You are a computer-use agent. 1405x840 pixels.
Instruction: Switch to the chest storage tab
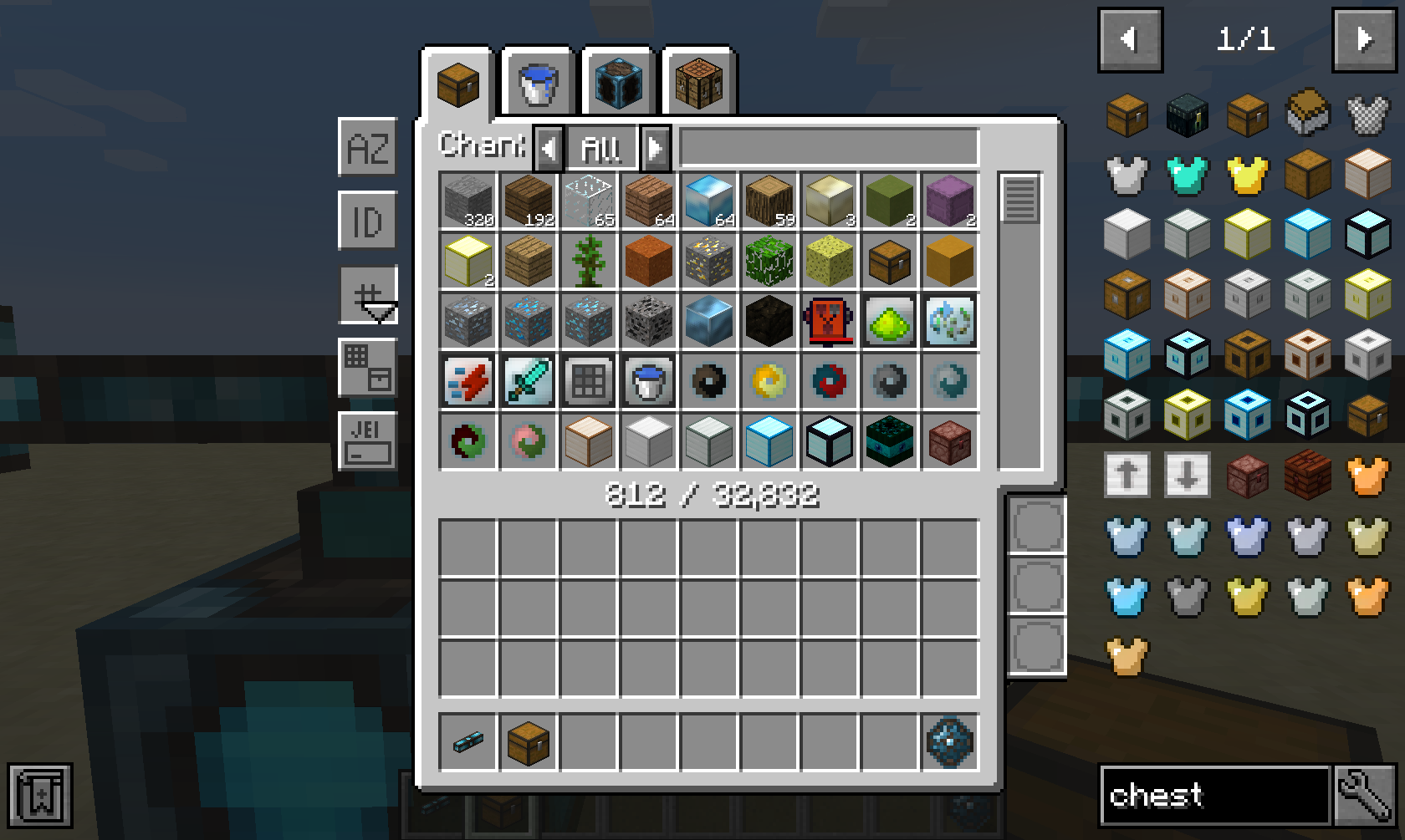457,84
